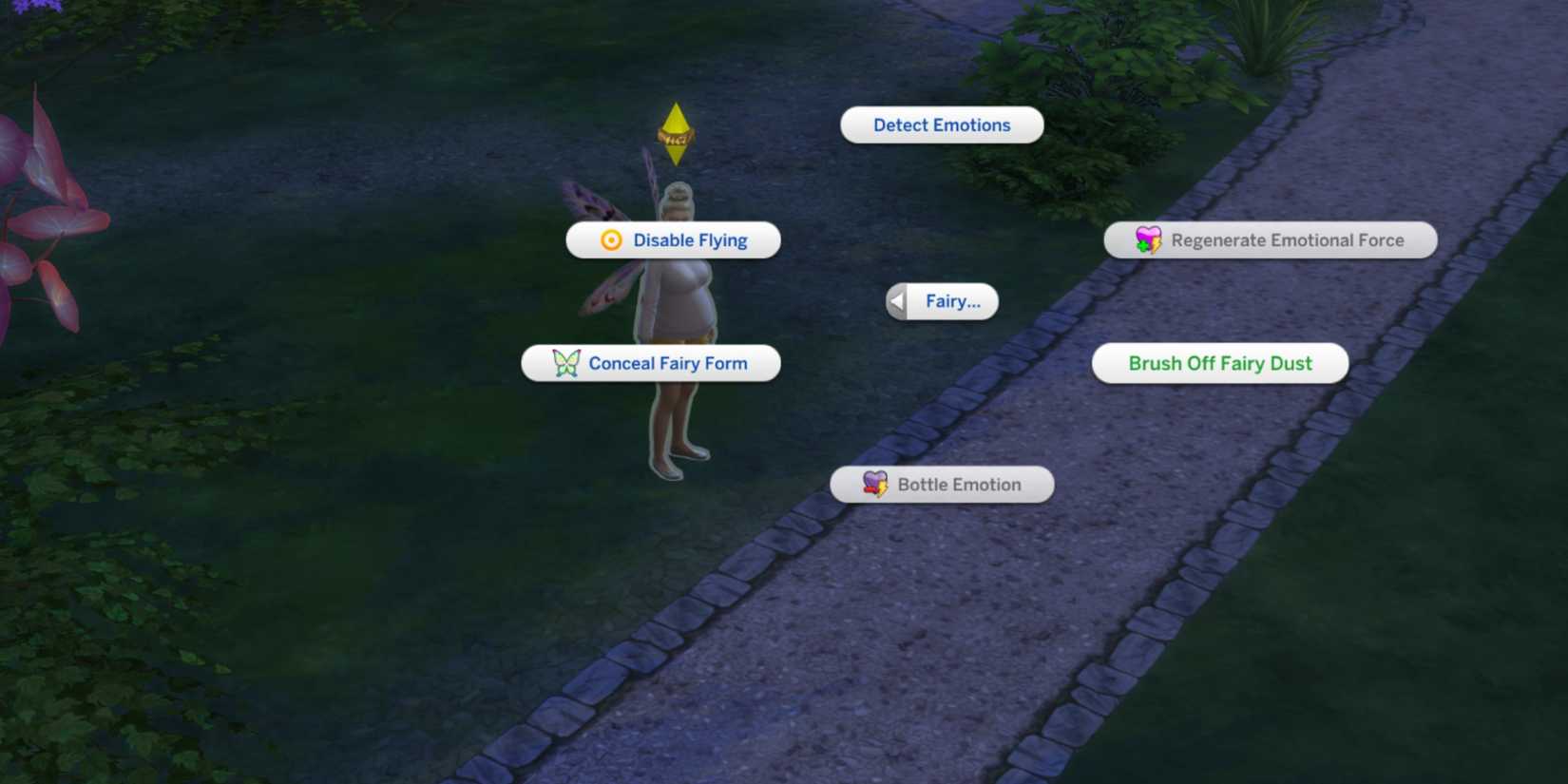Select the butterfly icon on Conceal Fairy Form
Screen dimensions: 1568x784
point(564,362)
